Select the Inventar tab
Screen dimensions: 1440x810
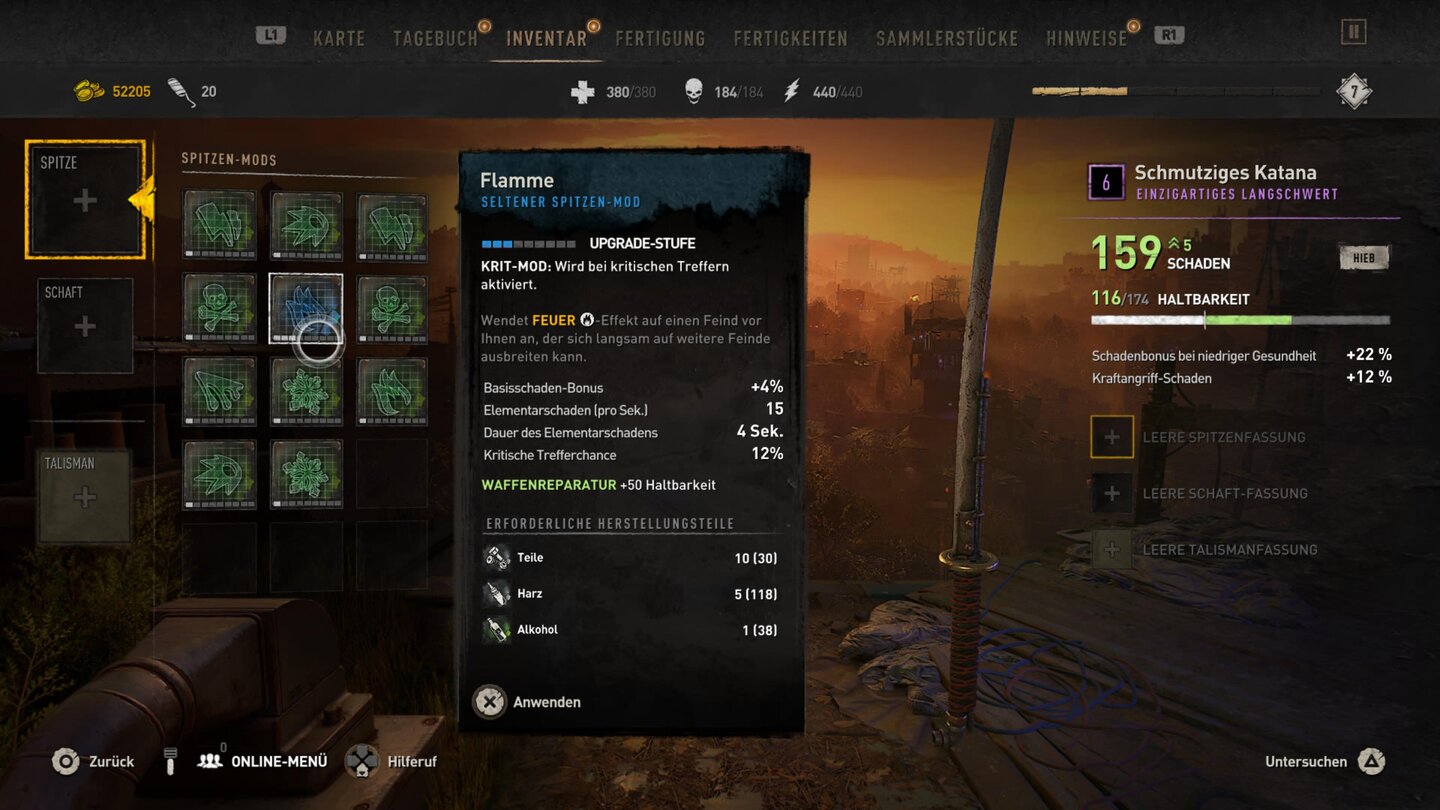[x=546, y=38]
